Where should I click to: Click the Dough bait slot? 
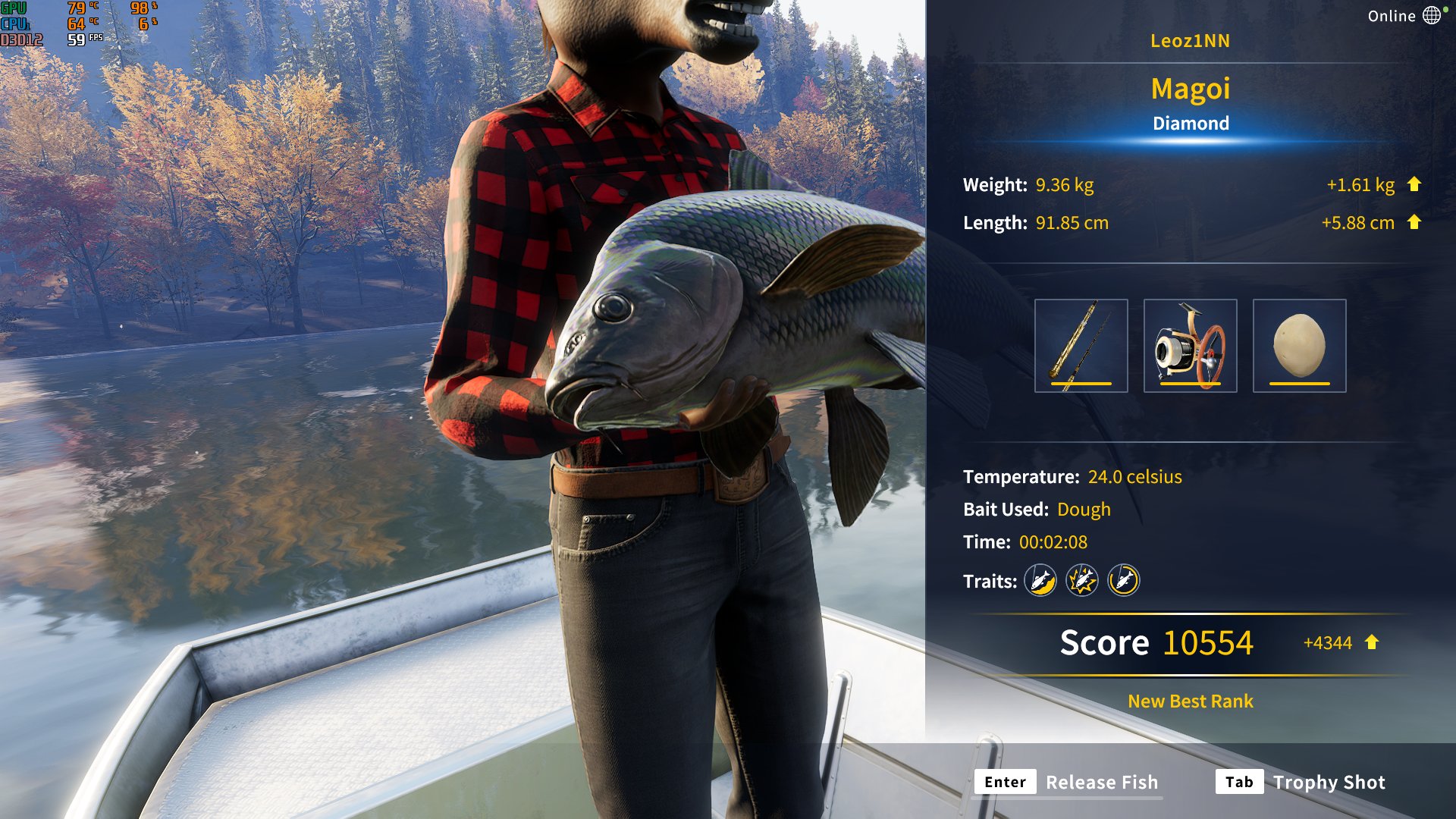[x=1299, y=346]
